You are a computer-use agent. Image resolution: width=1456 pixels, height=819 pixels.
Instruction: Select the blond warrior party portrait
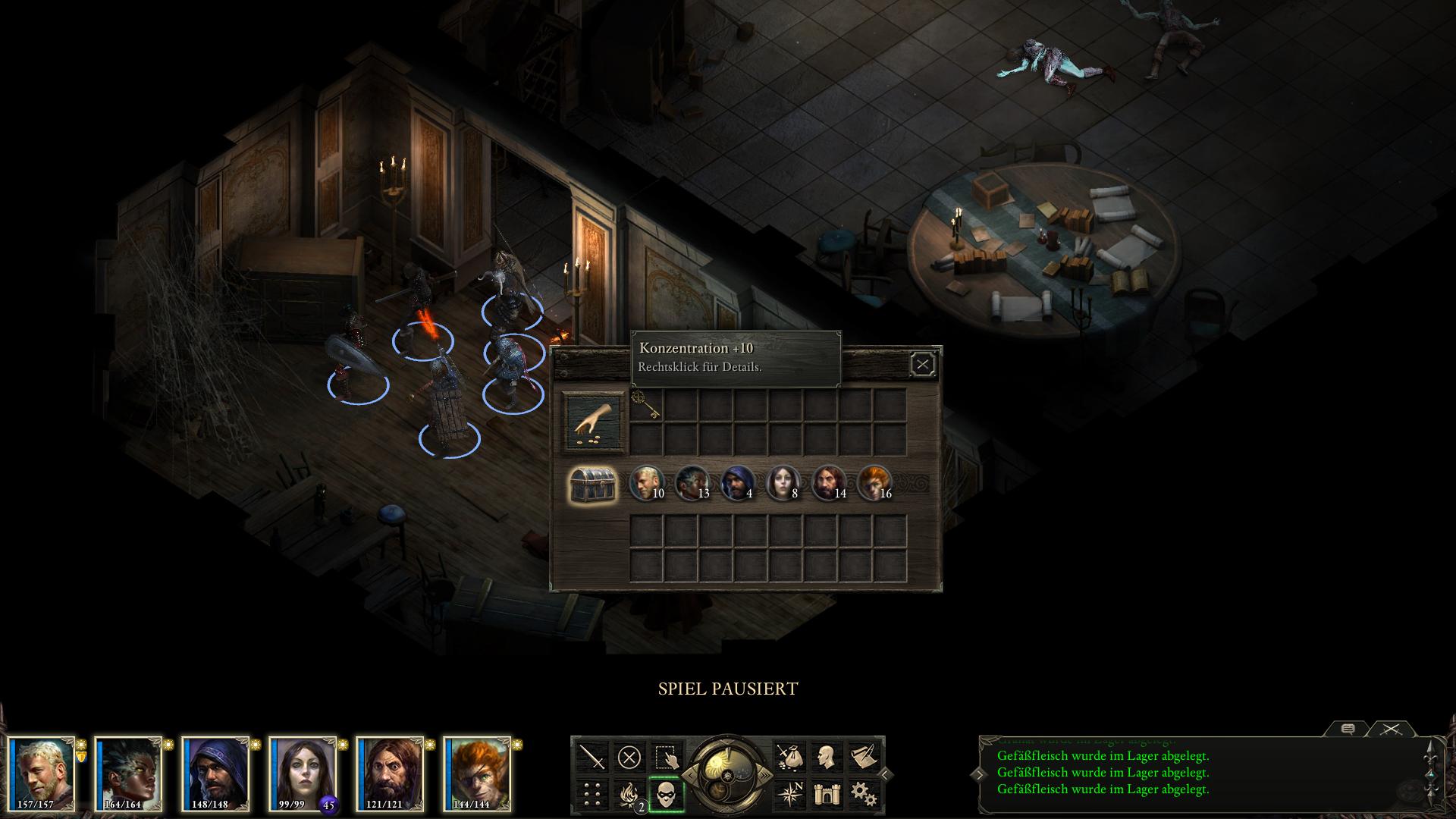tap(42, 773)
